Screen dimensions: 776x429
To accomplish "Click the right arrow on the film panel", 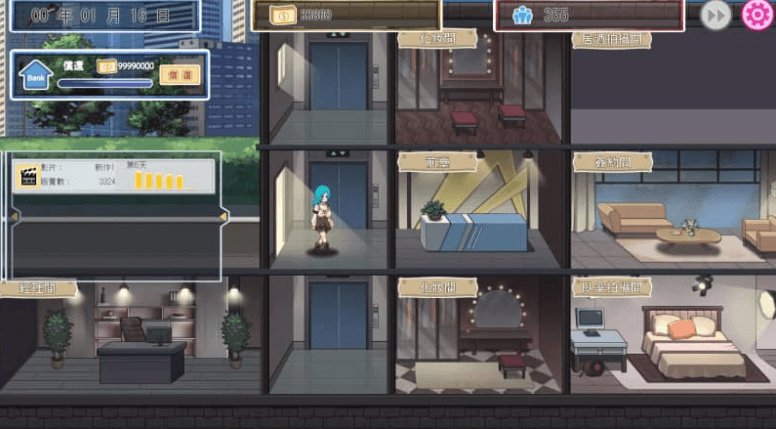I will pyautogui.click(x=223, y=216).
